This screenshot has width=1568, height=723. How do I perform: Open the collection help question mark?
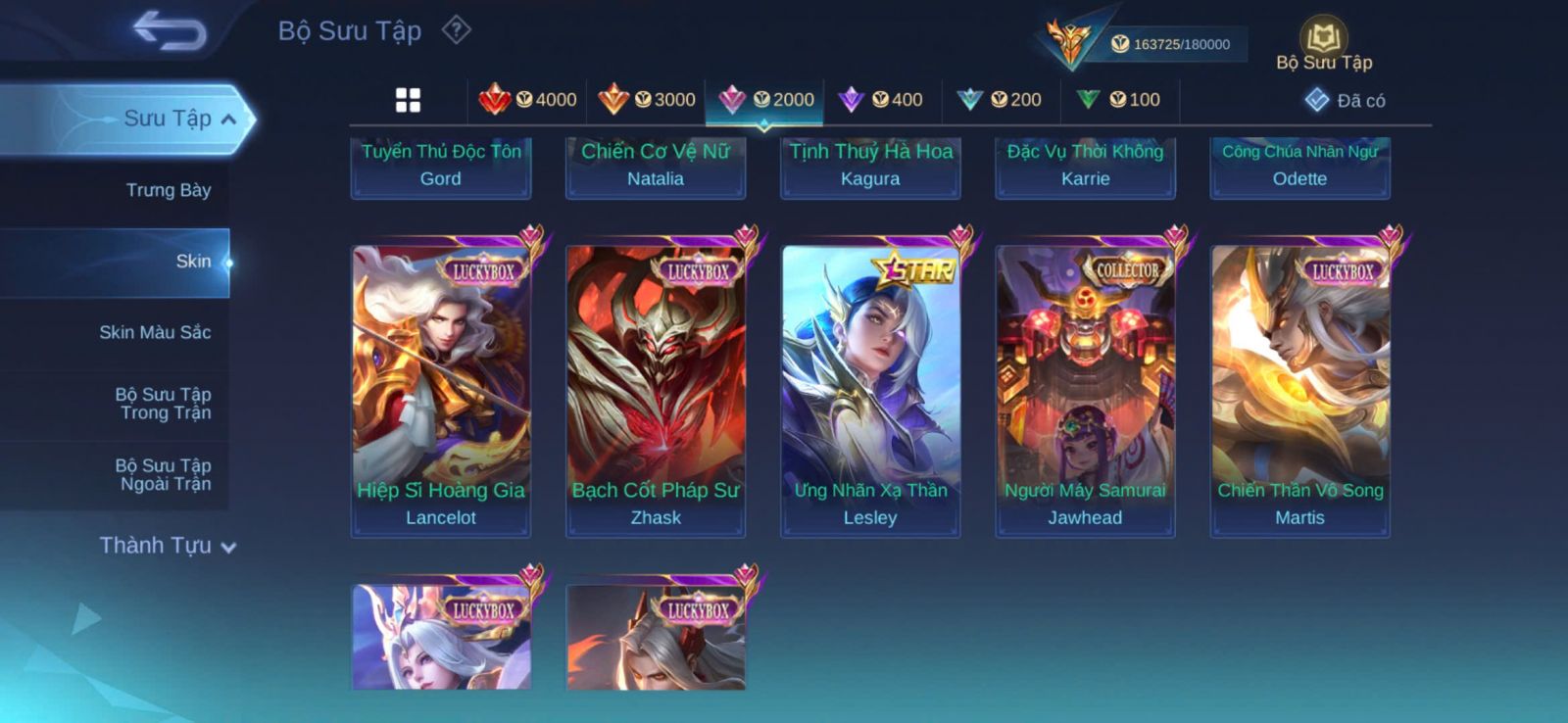coord(456,30)
